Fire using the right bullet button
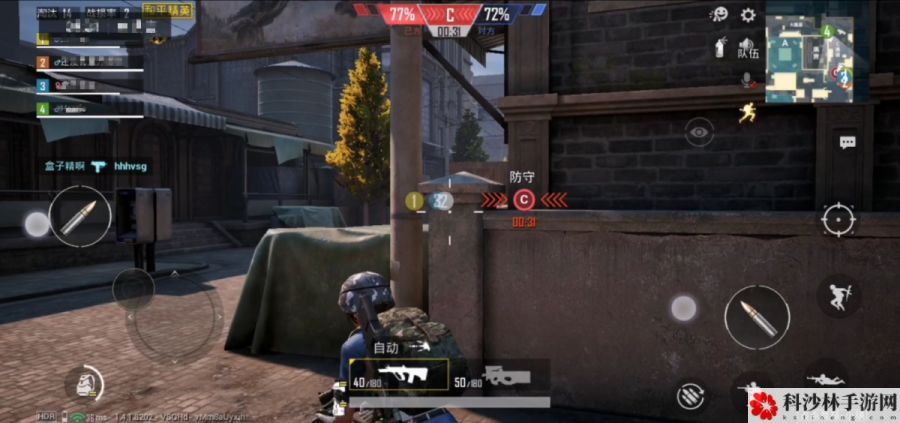Viewport: 900px width, 423px height. tap(756, 317)
